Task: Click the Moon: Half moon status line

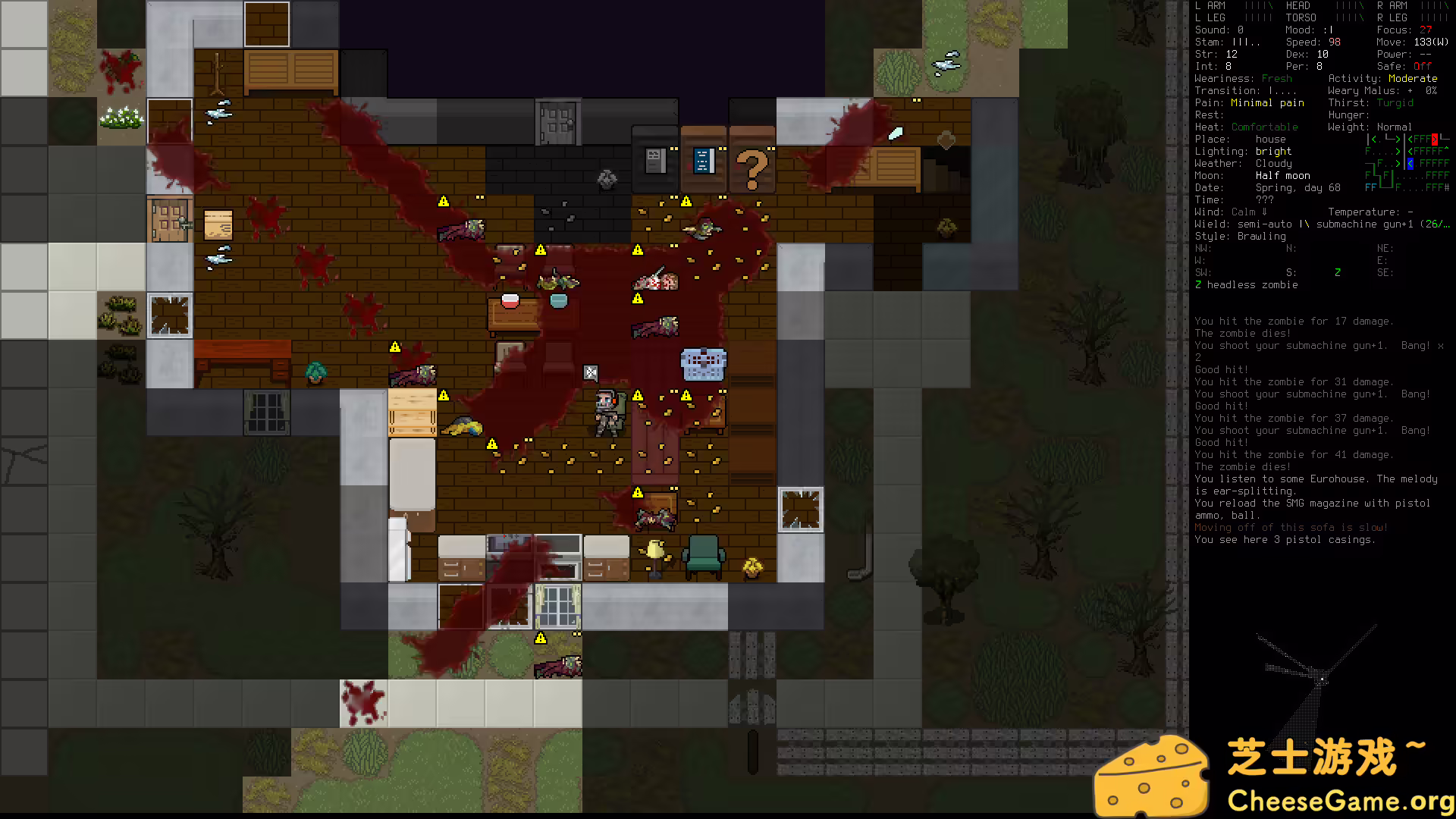Action: tap(1283, 175)
